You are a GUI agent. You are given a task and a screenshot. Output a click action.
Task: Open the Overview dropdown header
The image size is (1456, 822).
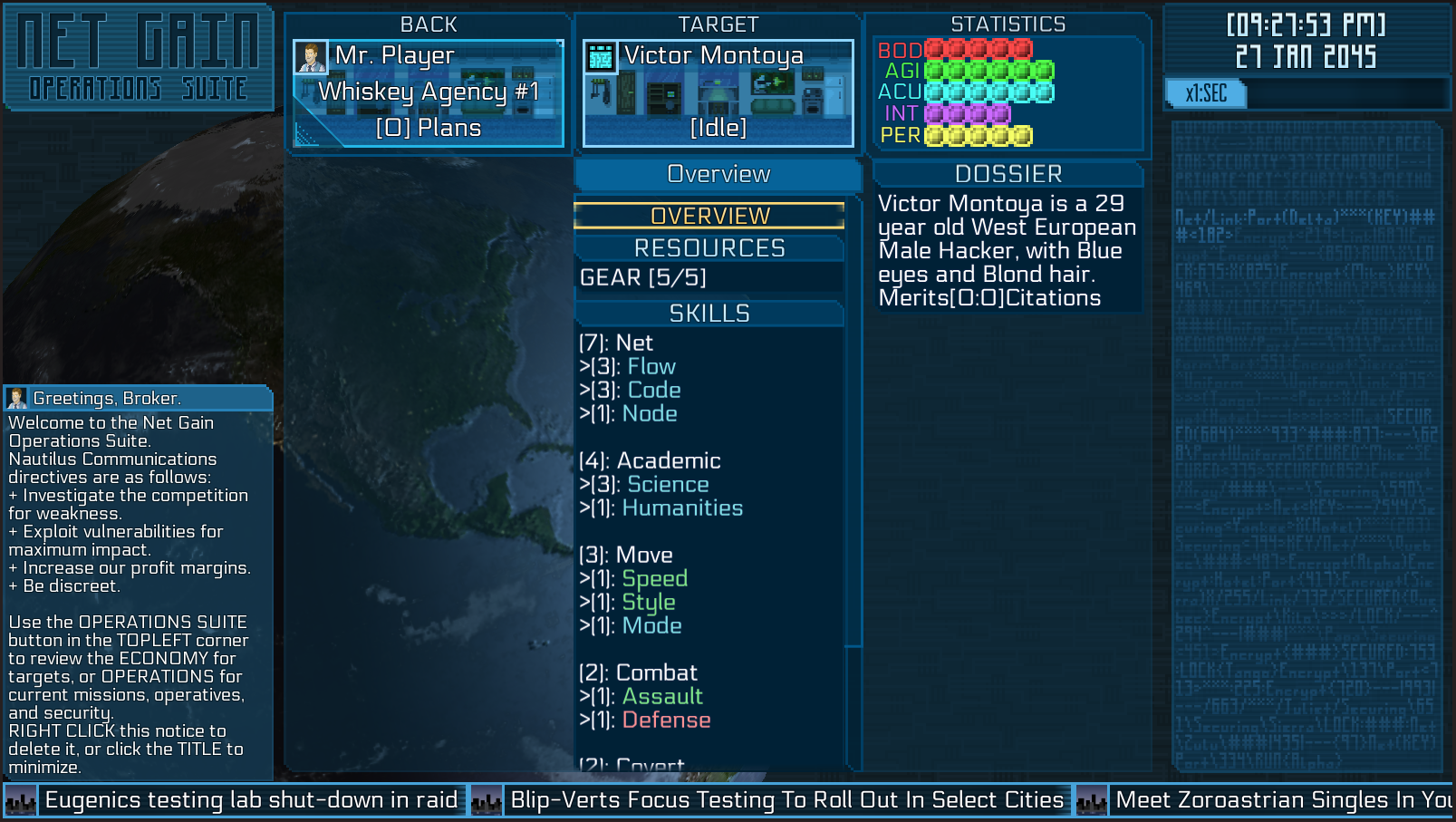[718, 174]
